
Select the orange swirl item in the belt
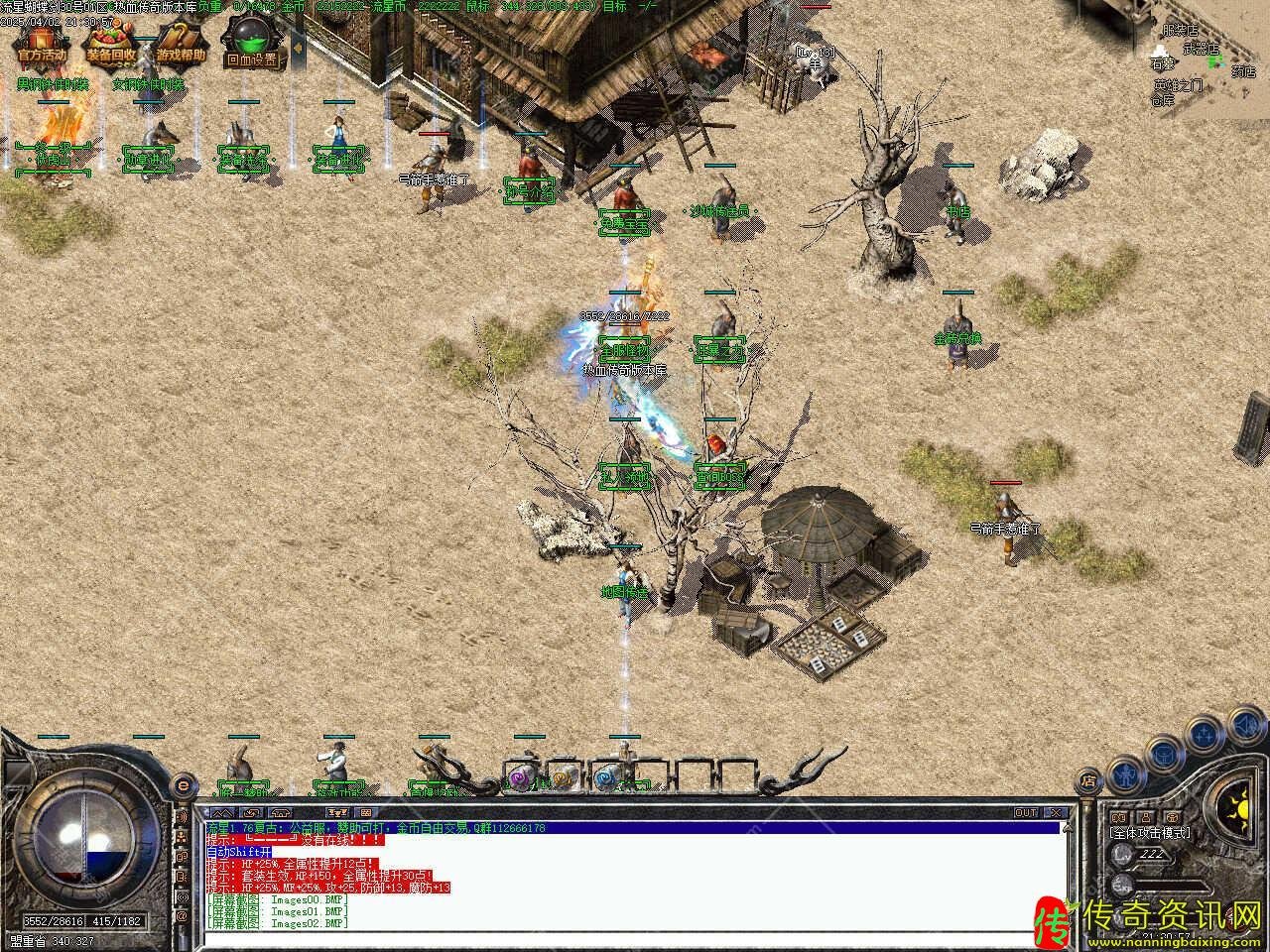(564, 778)
